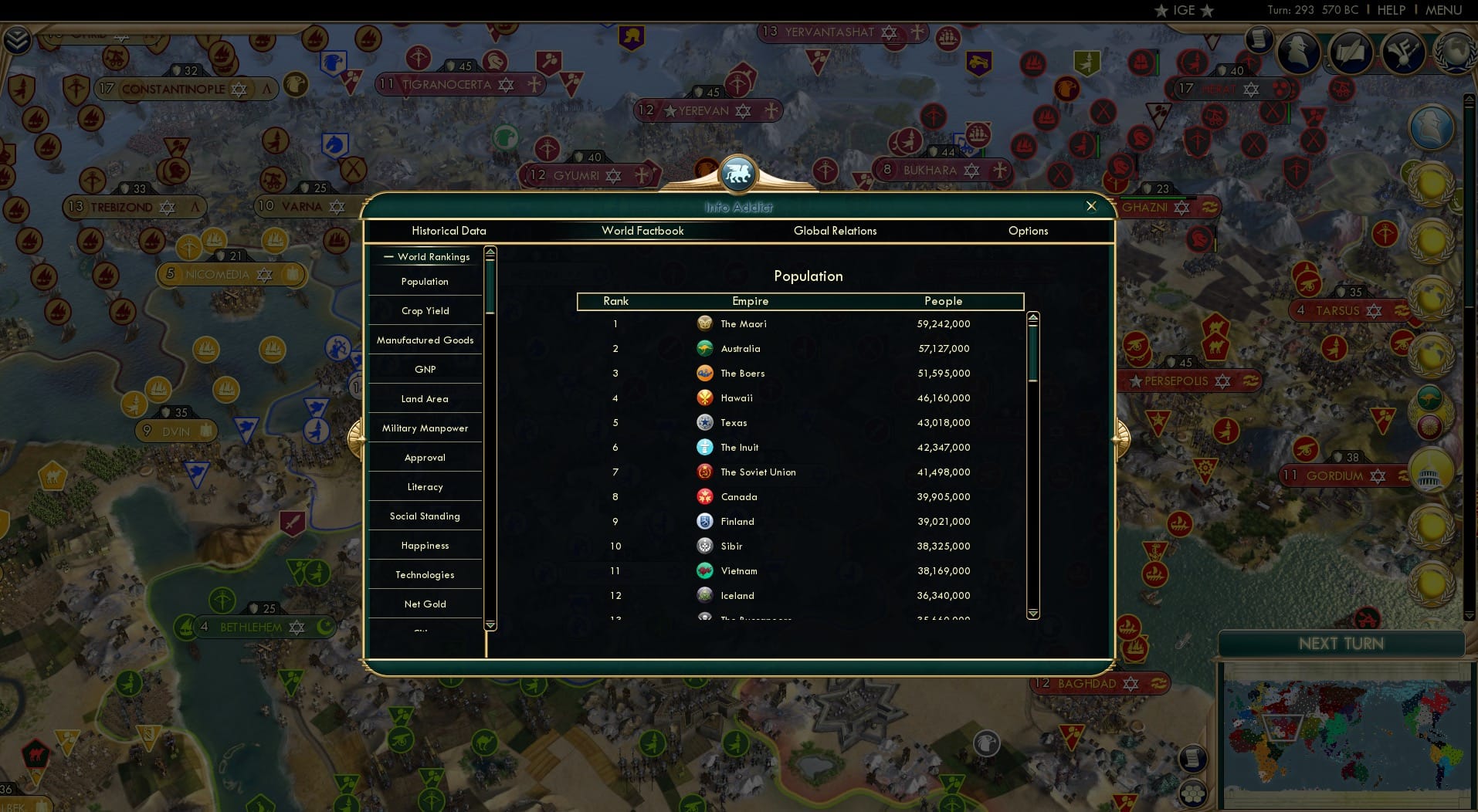Click the blue spy notification icon on right side
This screenshot has width=1478, height=812.
[x=1432, y=127]
